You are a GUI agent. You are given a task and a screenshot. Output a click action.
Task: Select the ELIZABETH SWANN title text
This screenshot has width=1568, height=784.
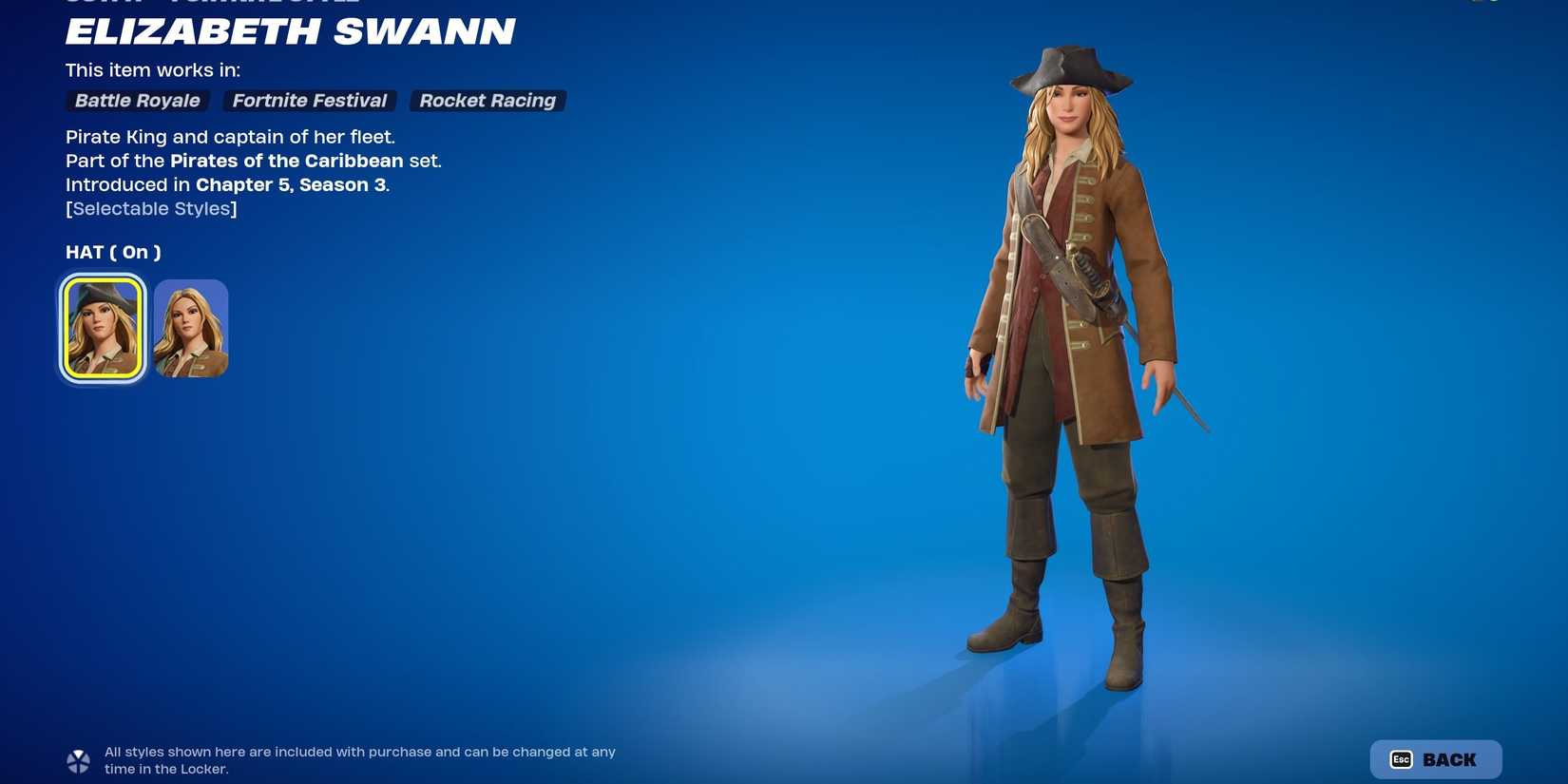point(290,32)
